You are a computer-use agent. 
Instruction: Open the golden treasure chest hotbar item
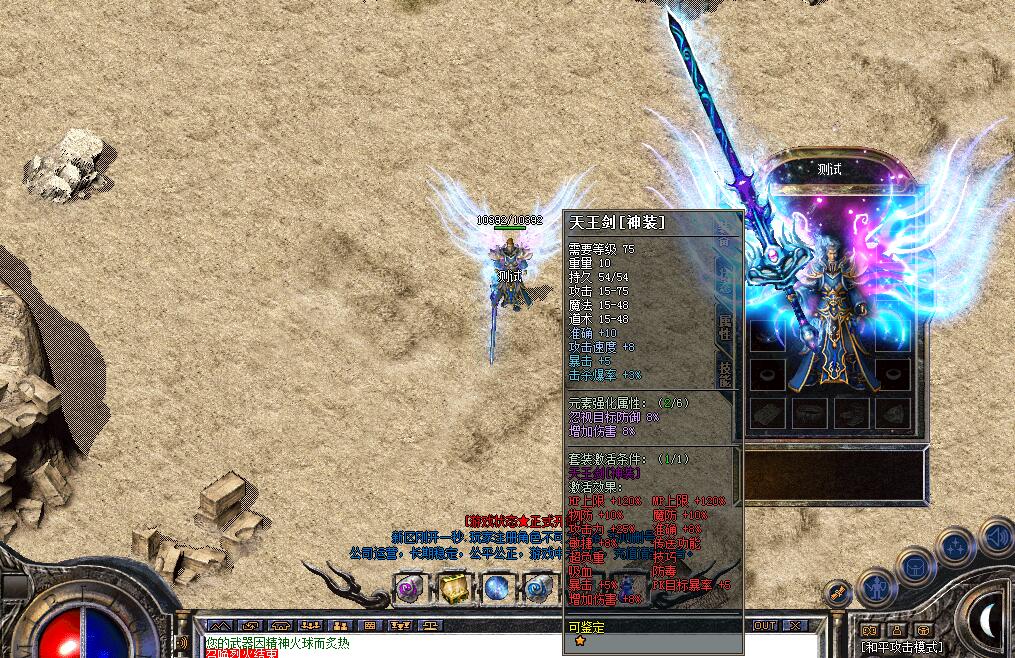pyautogui.click(x=454, y=588)
